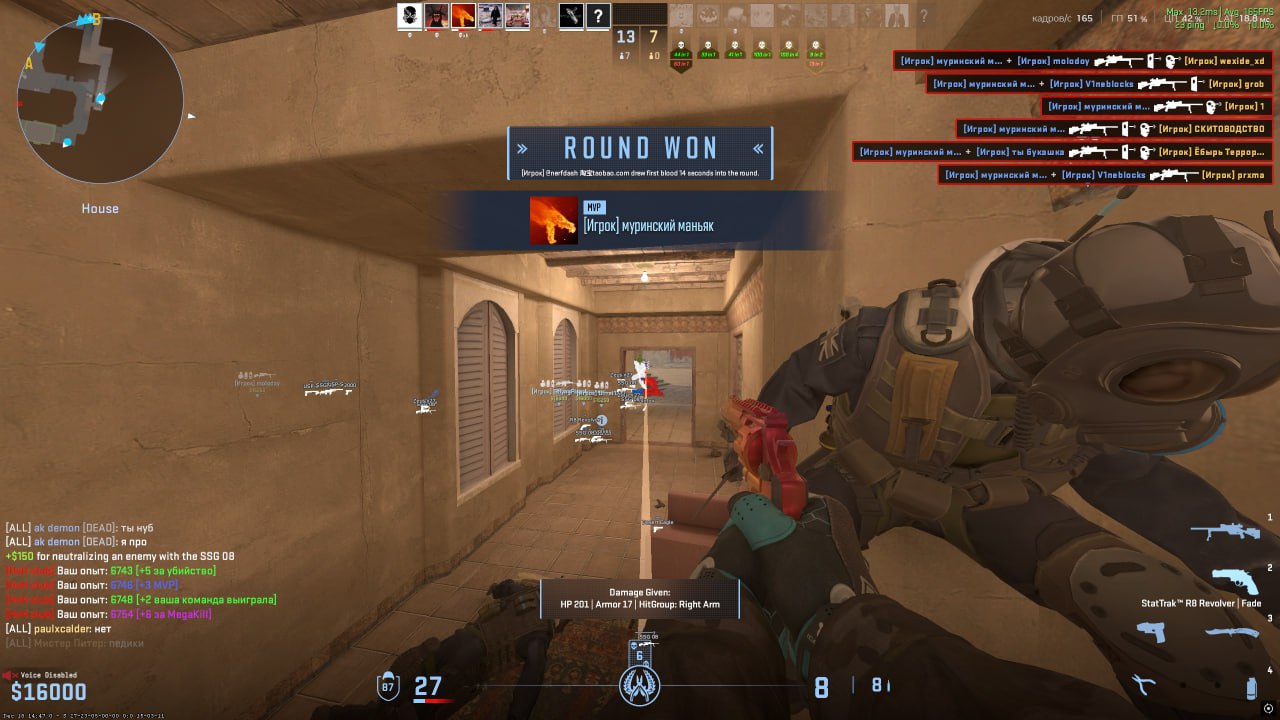Click the skull gas mask player avatar

[409, 15]
